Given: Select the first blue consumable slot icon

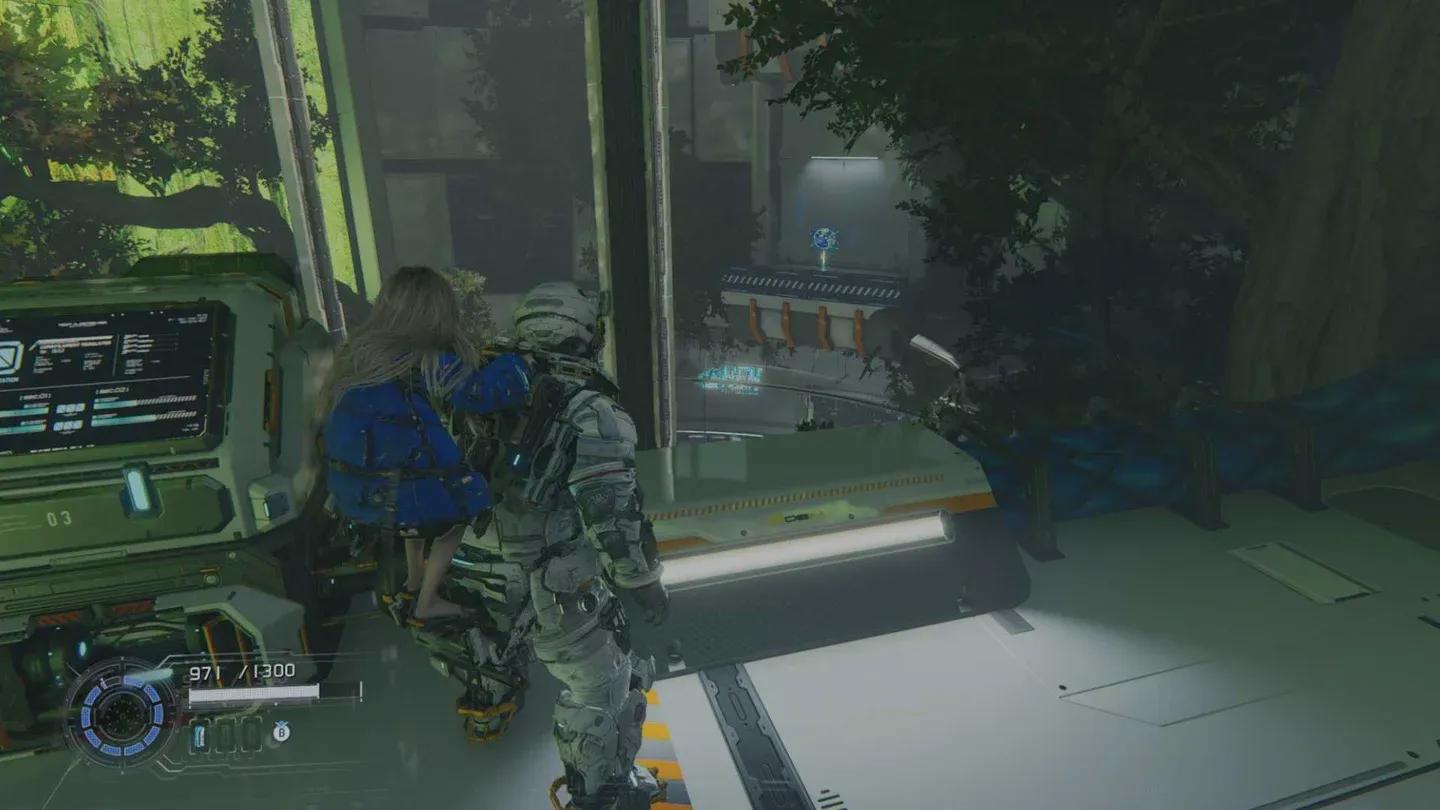Looking at the screenshot, I should click(200, 735).
